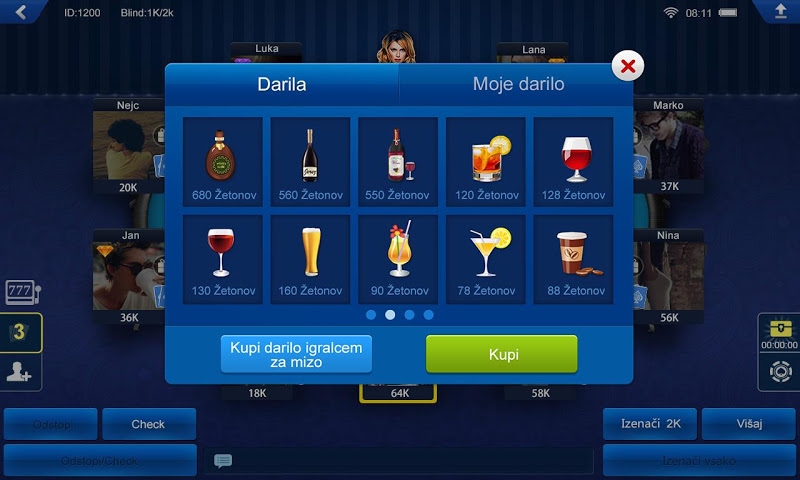Choose the 680 Žetonov liquor bottle gift
This screenshot has width=800, height=480.
[x=223, y=161]
